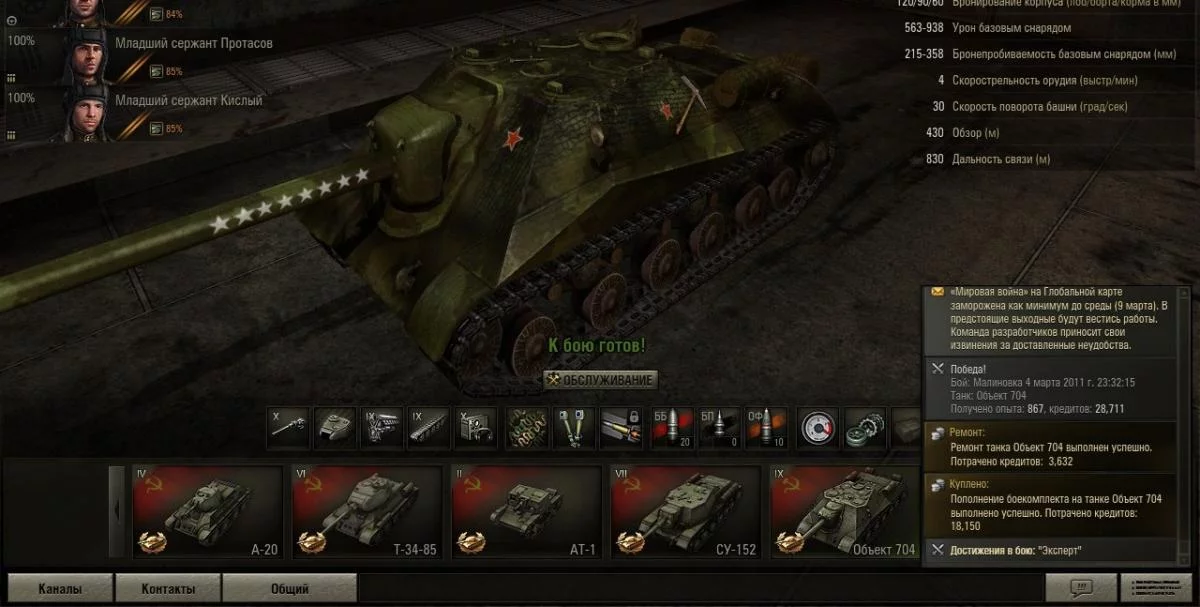Open the gun module slot
This screenshot has width=1200, height=607.
click(x=287, y=427)
